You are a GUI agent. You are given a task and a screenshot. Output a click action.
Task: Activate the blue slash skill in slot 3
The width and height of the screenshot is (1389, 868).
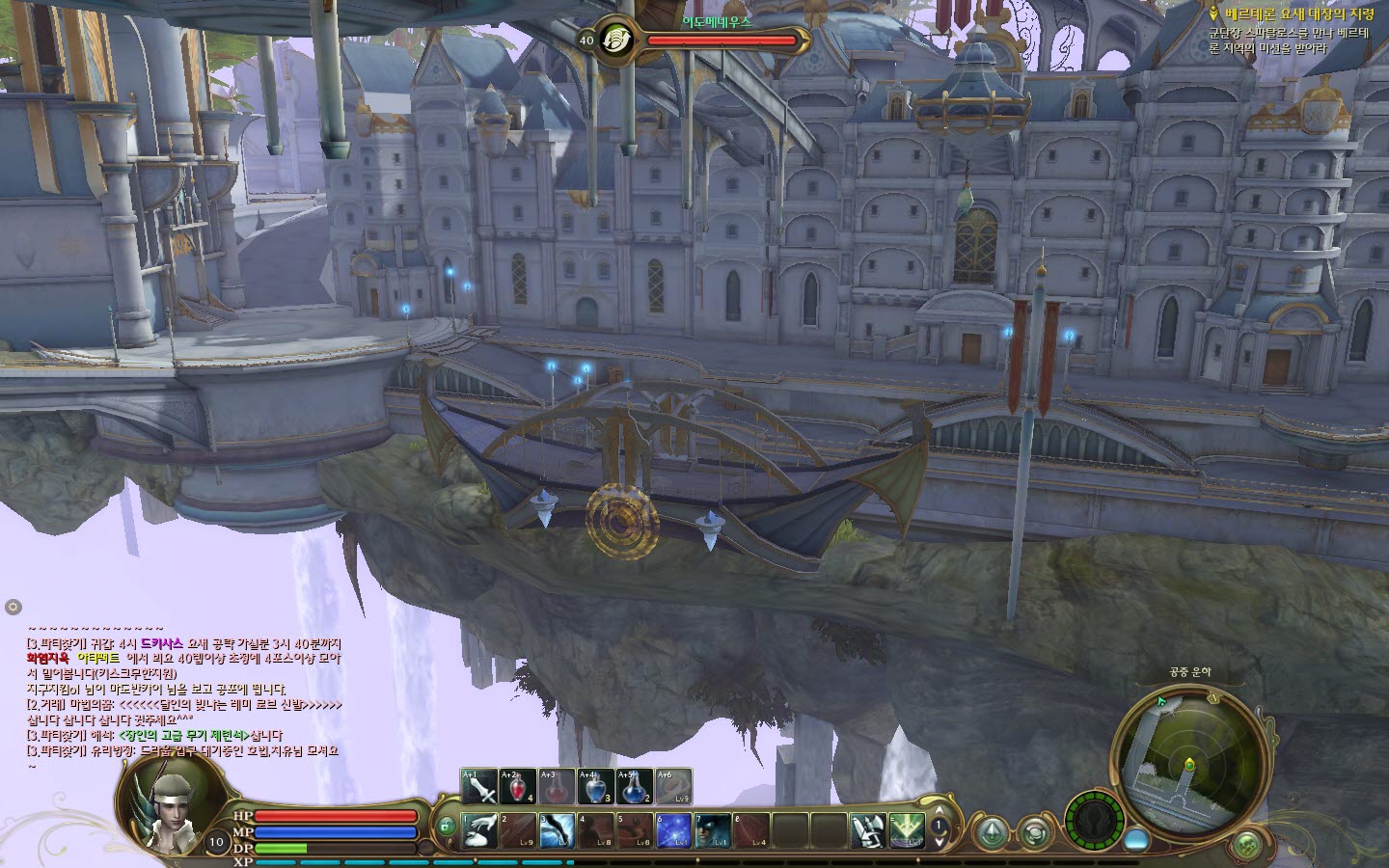[557, 830]
